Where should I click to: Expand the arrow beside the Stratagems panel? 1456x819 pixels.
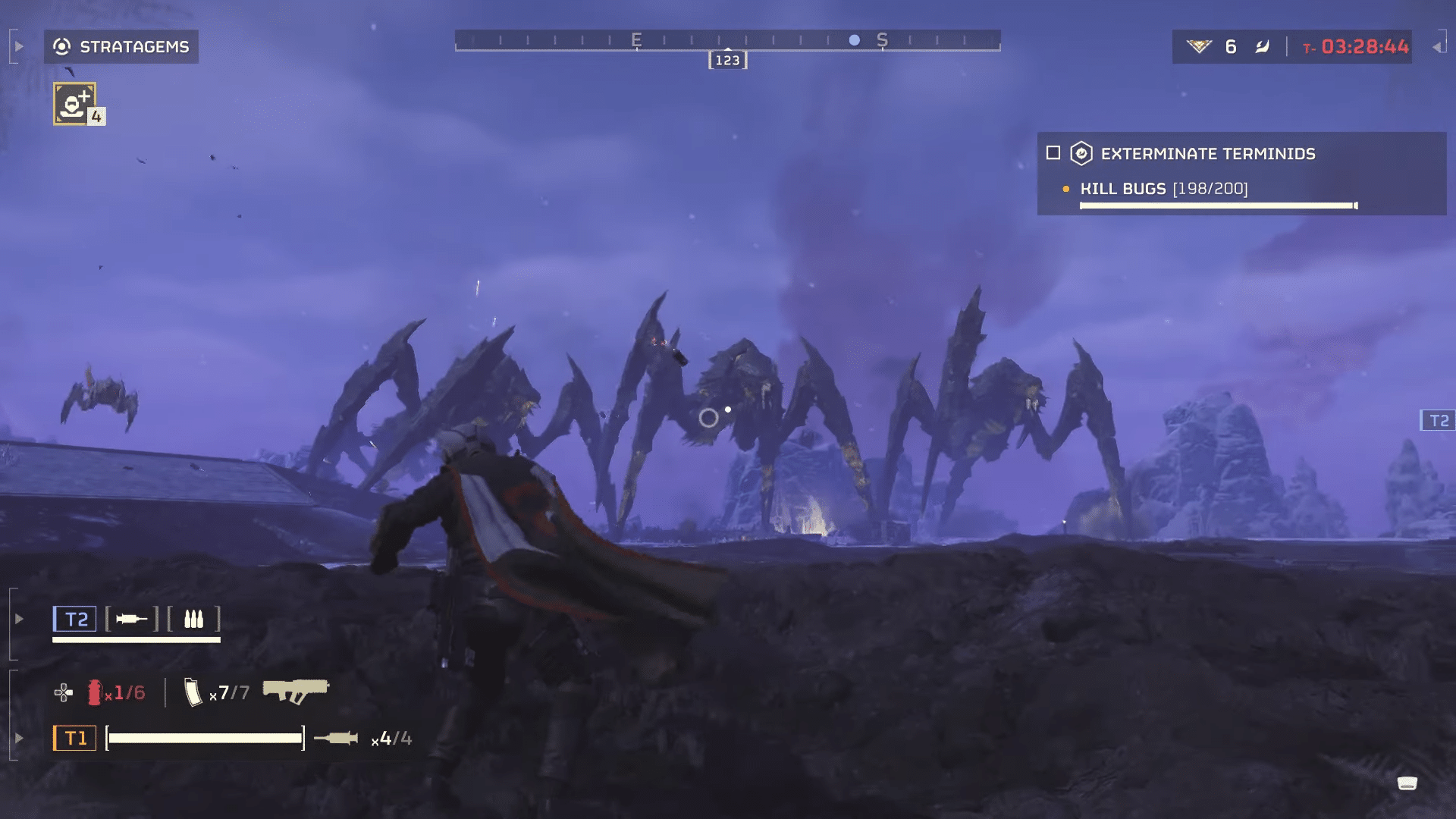[x=18, y=45]
